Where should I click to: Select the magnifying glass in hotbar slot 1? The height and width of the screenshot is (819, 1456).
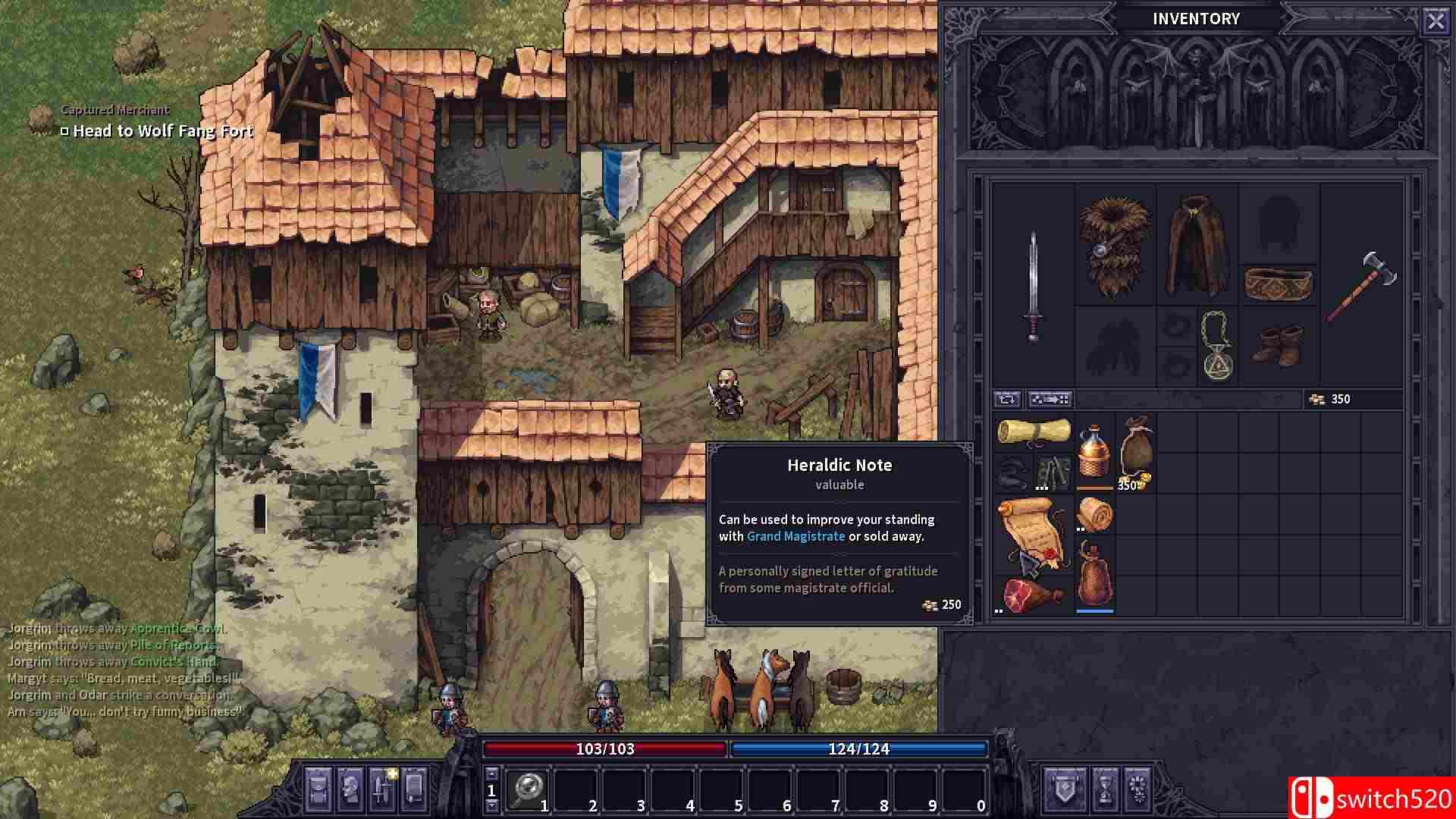click(x=529, y=790)
